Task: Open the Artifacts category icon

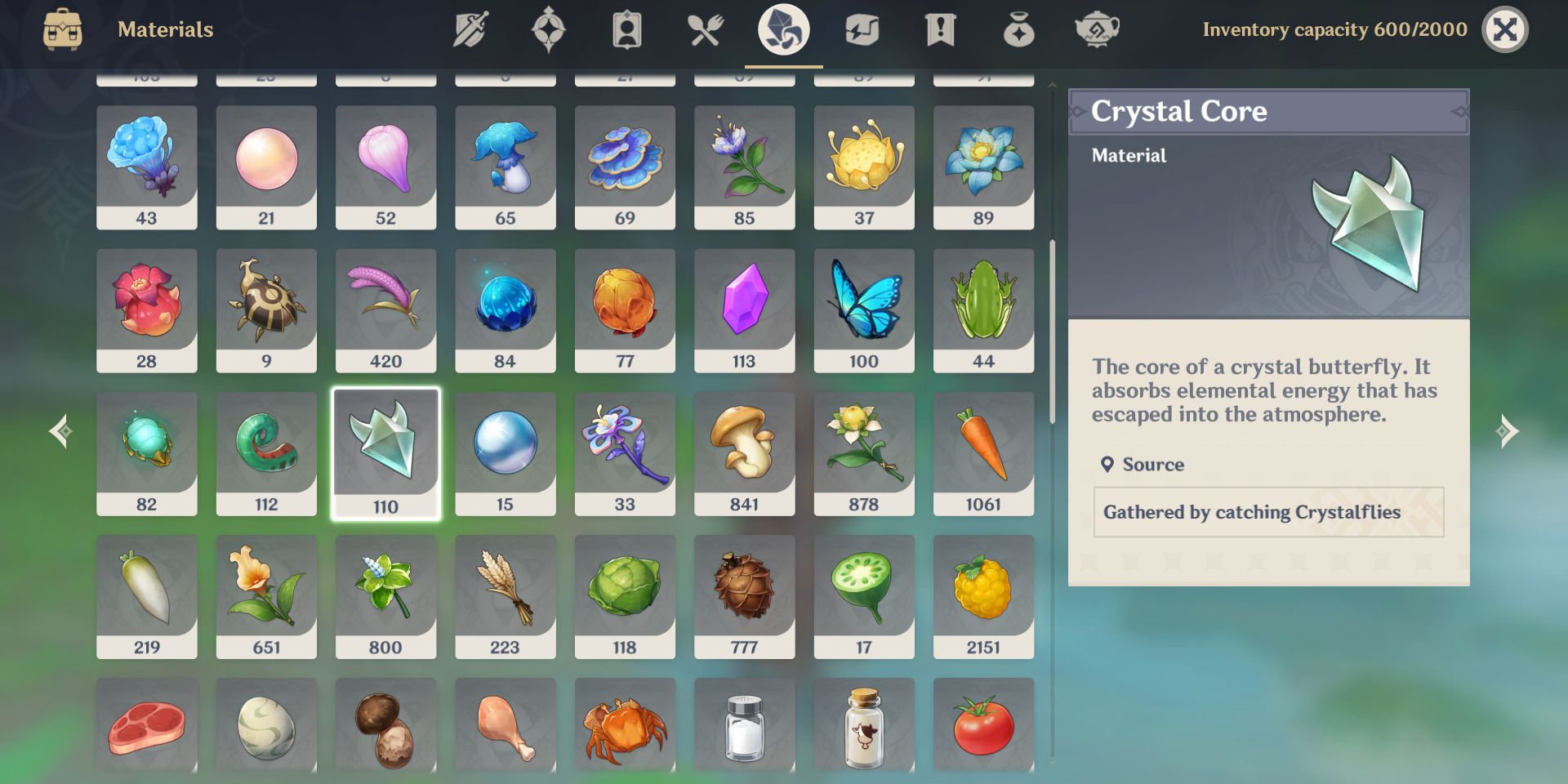Action: tap(549, 29)
